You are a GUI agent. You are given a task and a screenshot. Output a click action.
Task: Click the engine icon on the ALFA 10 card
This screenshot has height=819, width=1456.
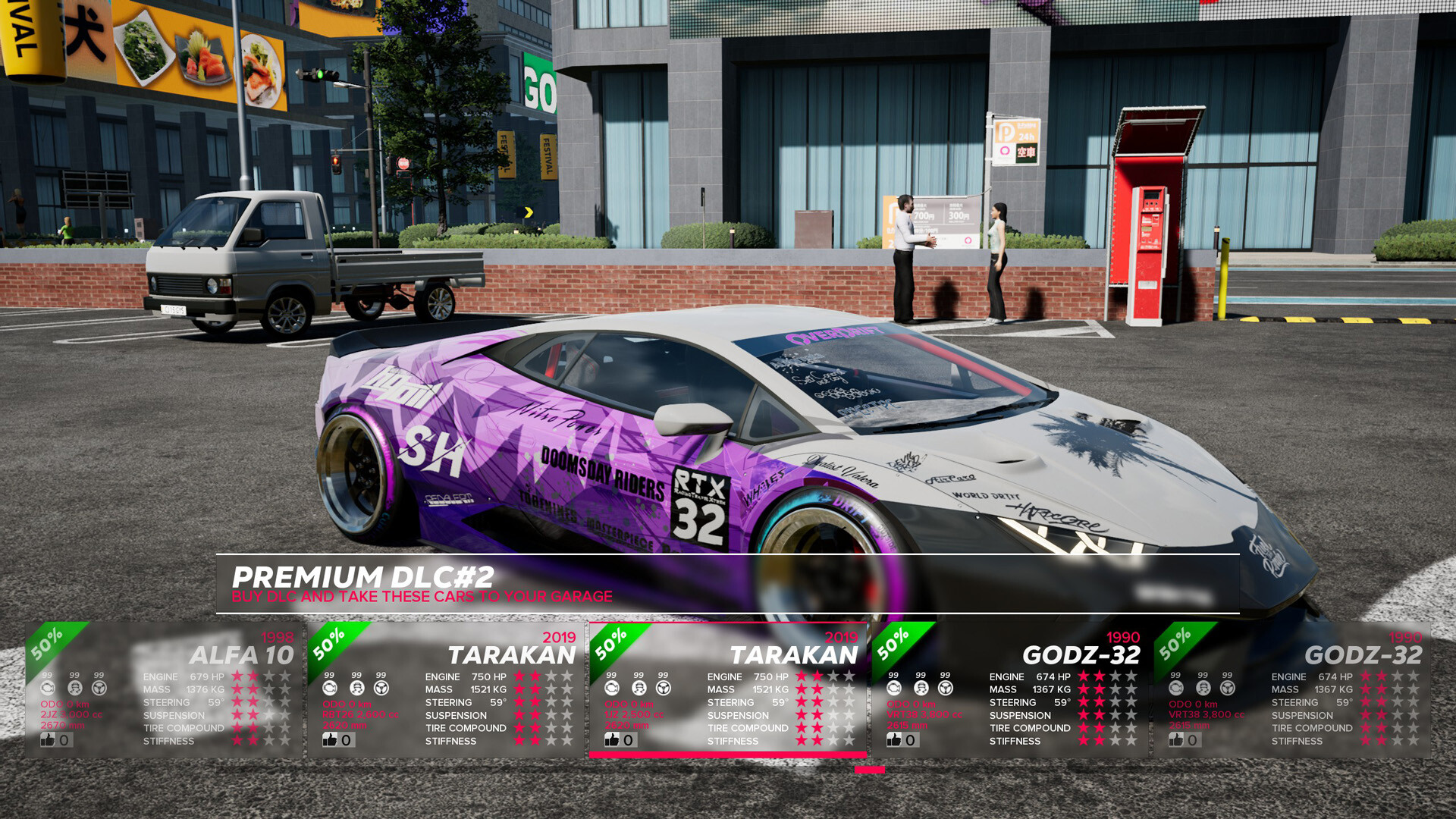(47, 686)
